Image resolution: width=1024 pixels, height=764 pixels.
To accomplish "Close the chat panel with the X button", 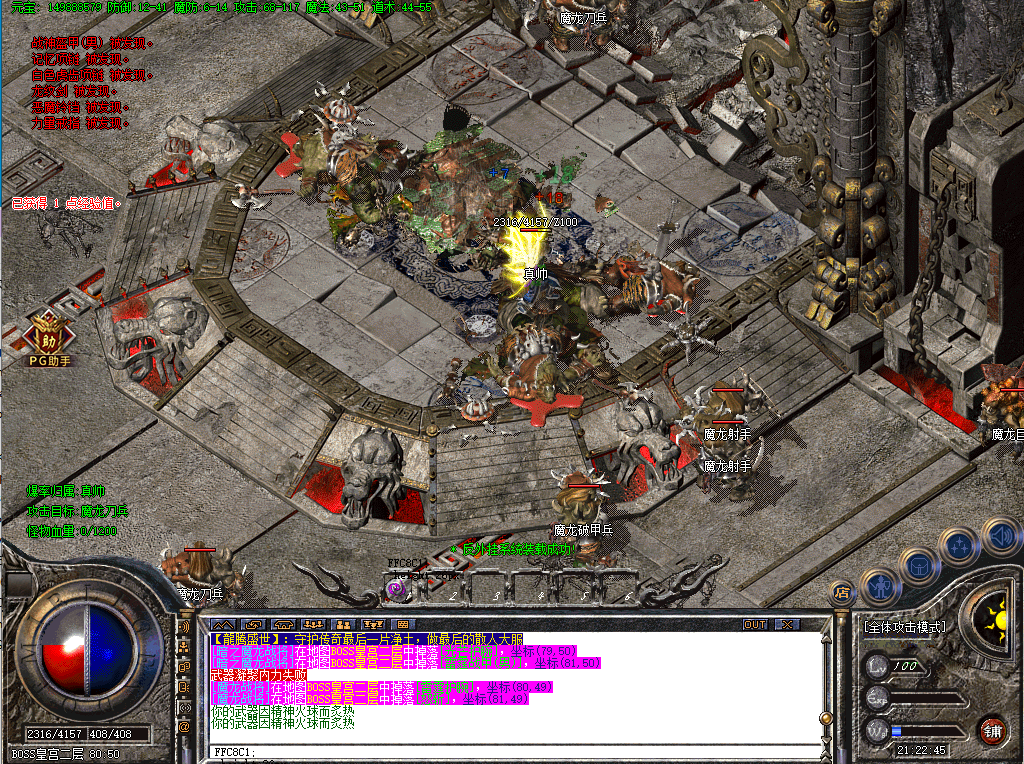I will tap(788, 624).
